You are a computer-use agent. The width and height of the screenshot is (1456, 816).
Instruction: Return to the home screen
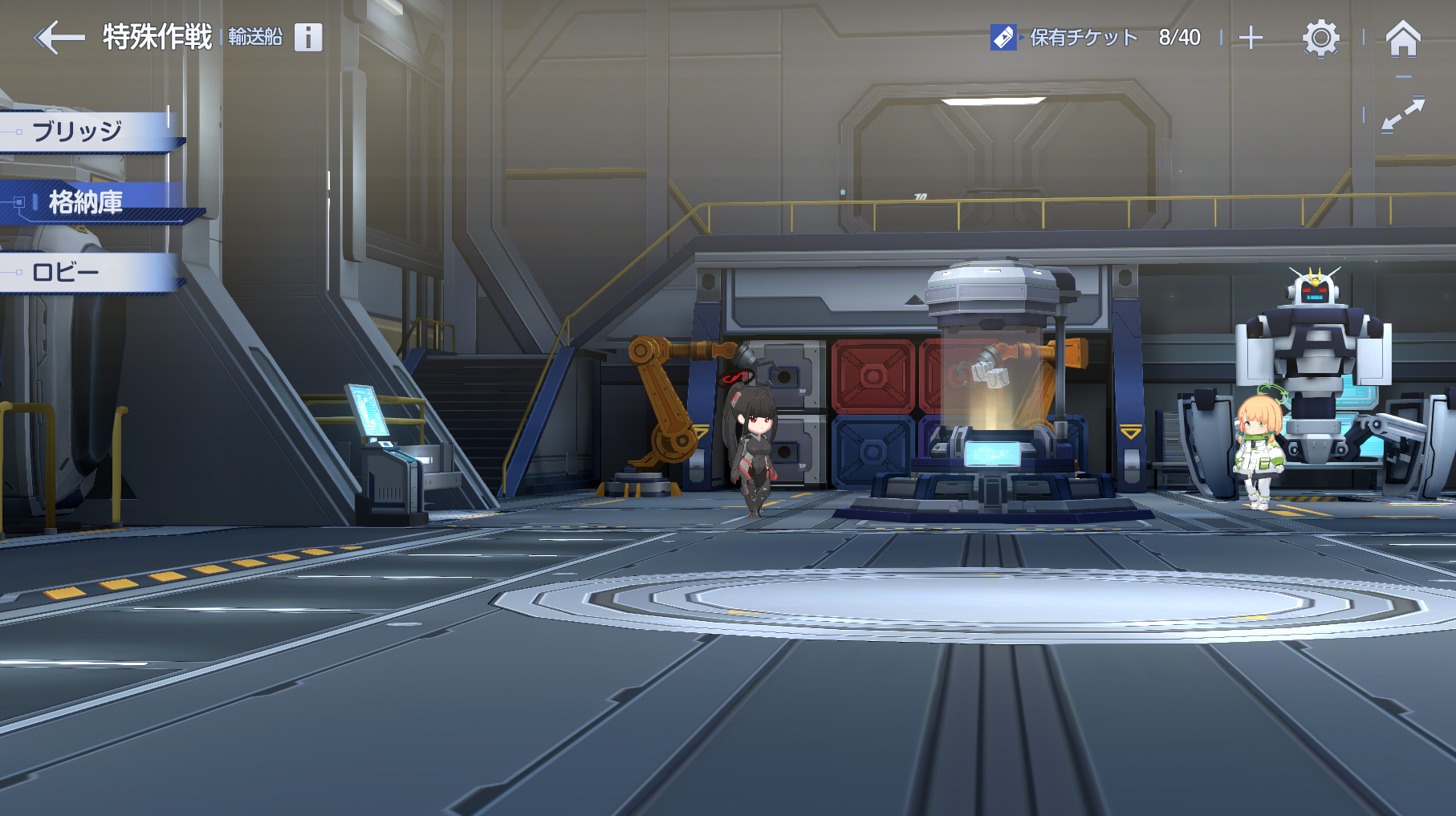coord(1403,38)
